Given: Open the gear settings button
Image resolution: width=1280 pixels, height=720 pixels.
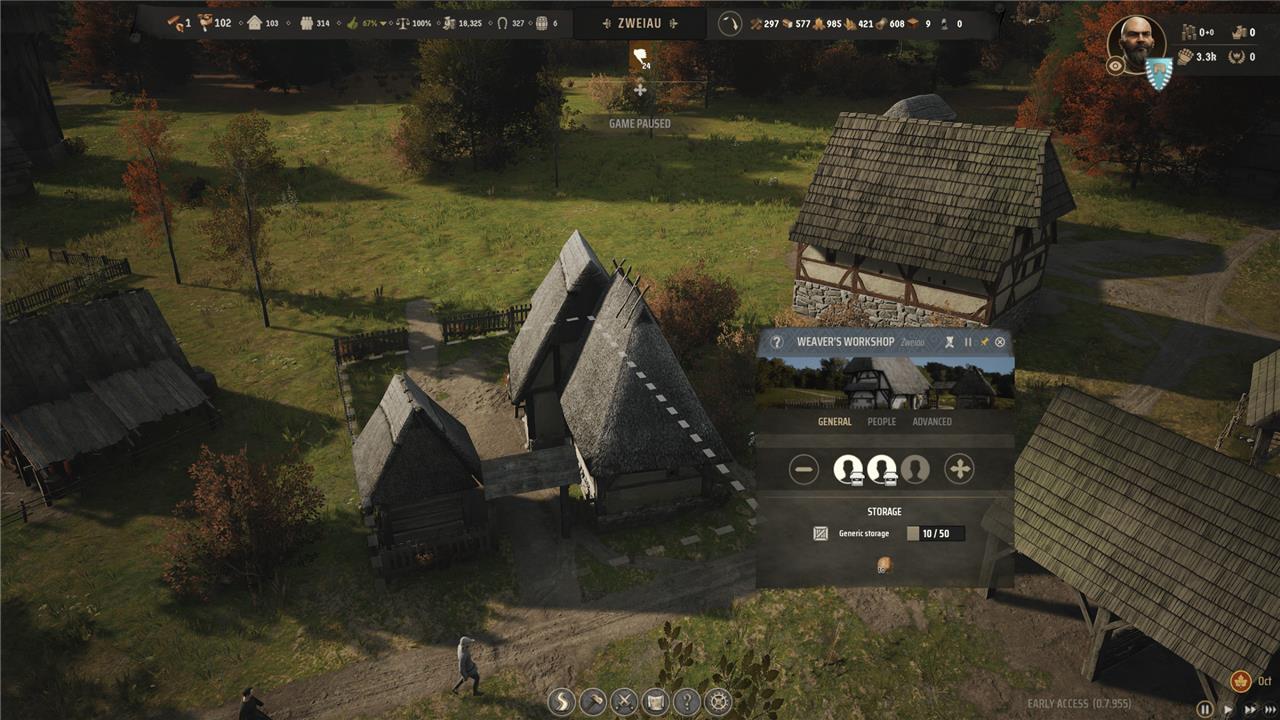Looking at the screenshot, I should point(717,701).
